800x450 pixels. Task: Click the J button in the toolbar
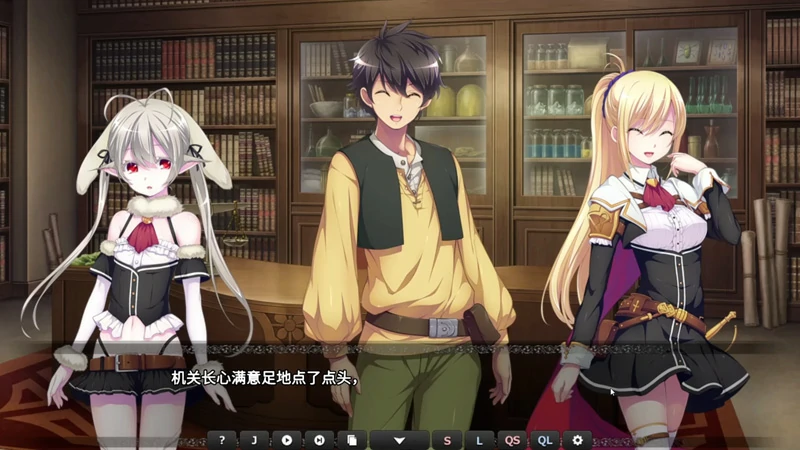pos(254,440)
